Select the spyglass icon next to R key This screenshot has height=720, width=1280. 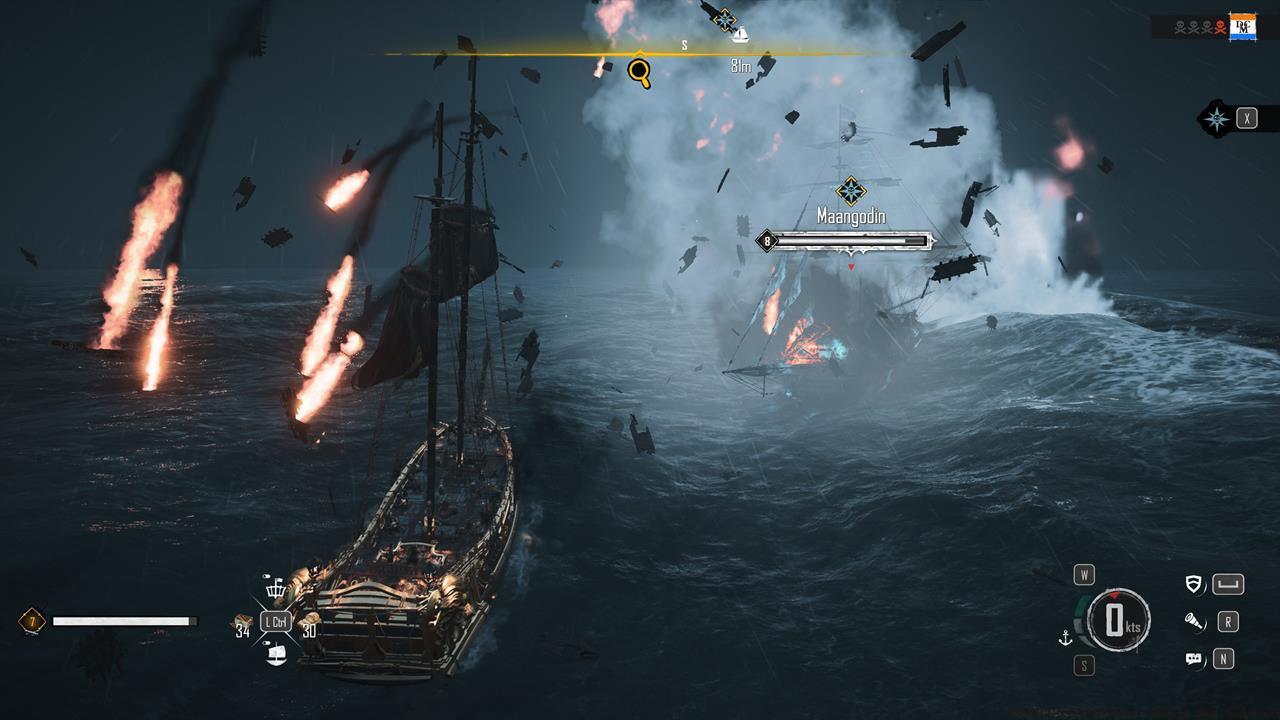1195,621
